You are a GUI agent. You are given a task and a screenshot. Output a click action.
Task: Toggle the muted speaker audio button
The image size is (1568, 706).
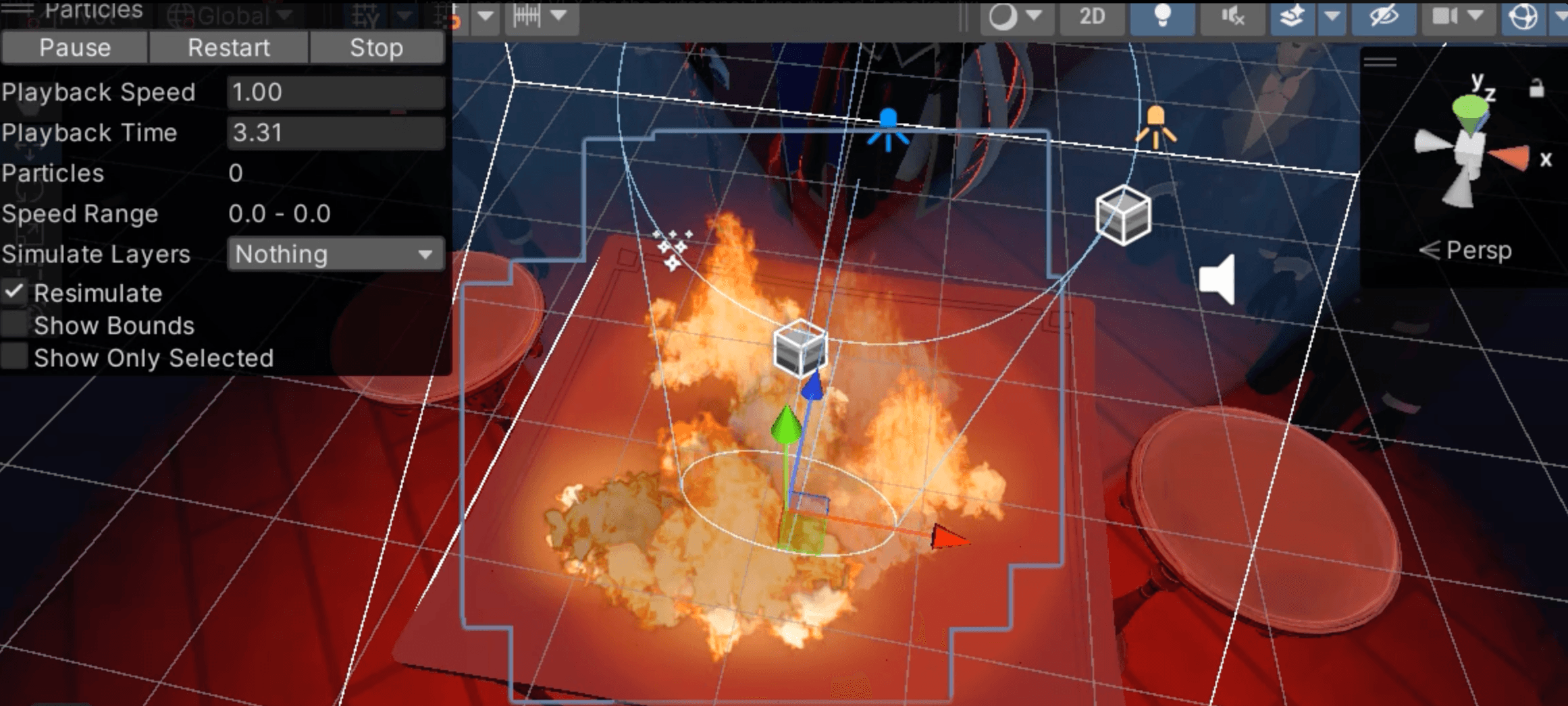coord(1232,16)
